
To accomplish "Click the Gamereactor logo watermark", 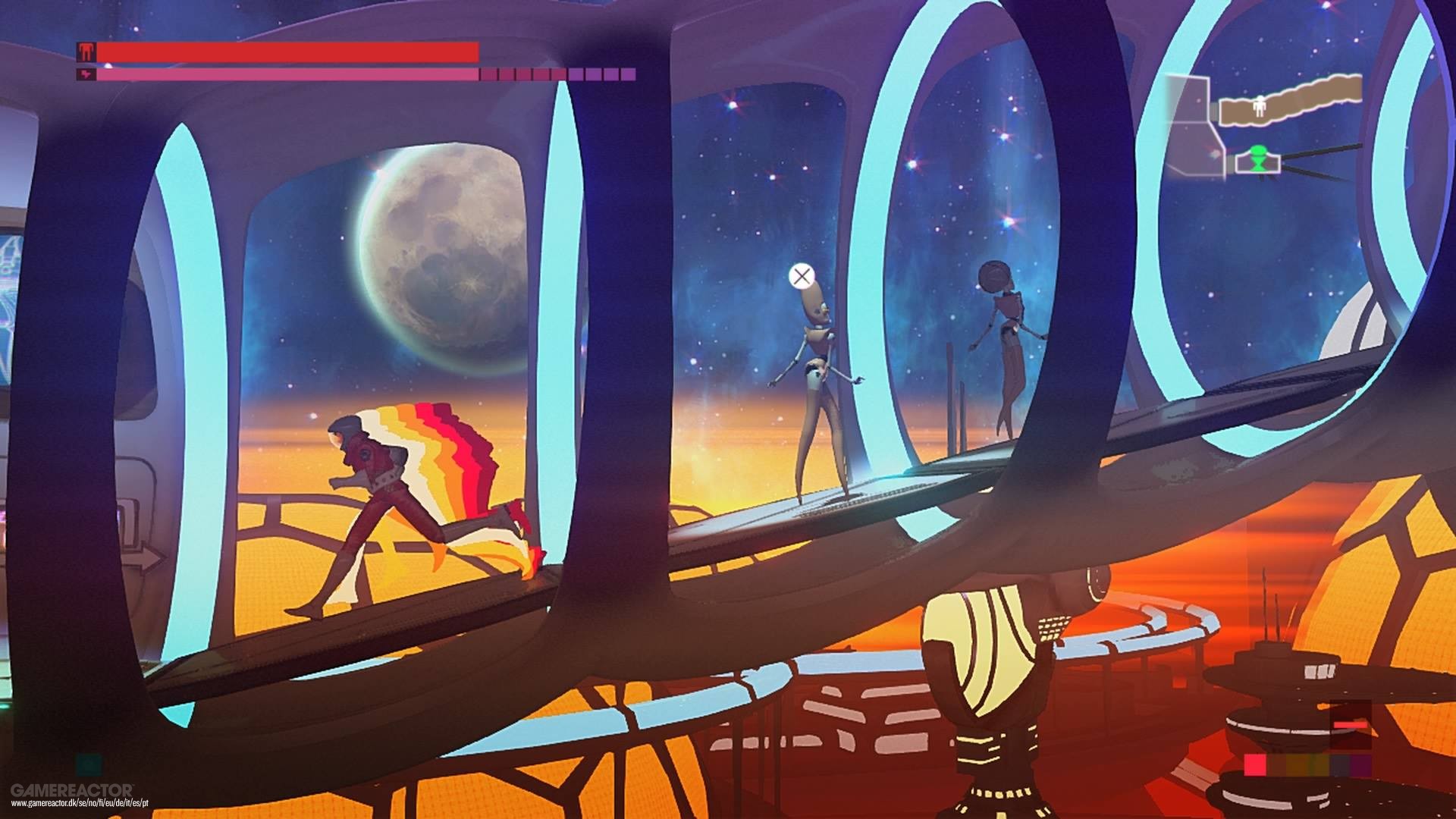I will [72, 790].
